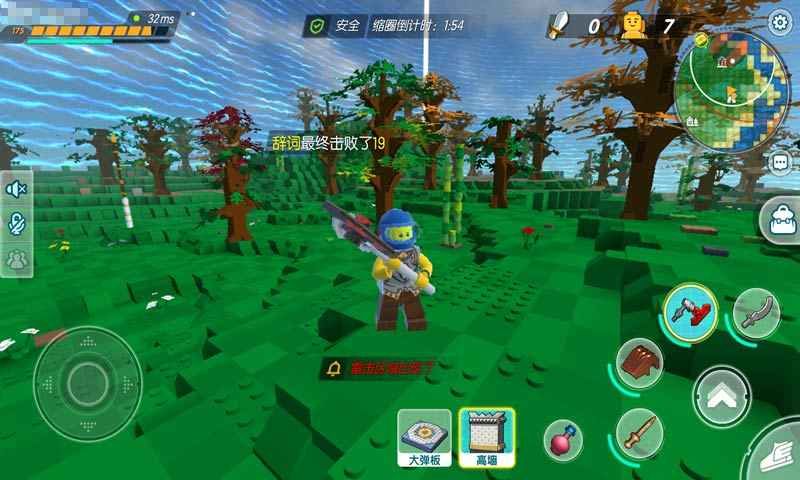Select the 大弹板 jump pad item
This screenshot has height=480, width=800.
click(x=425, y=438)
